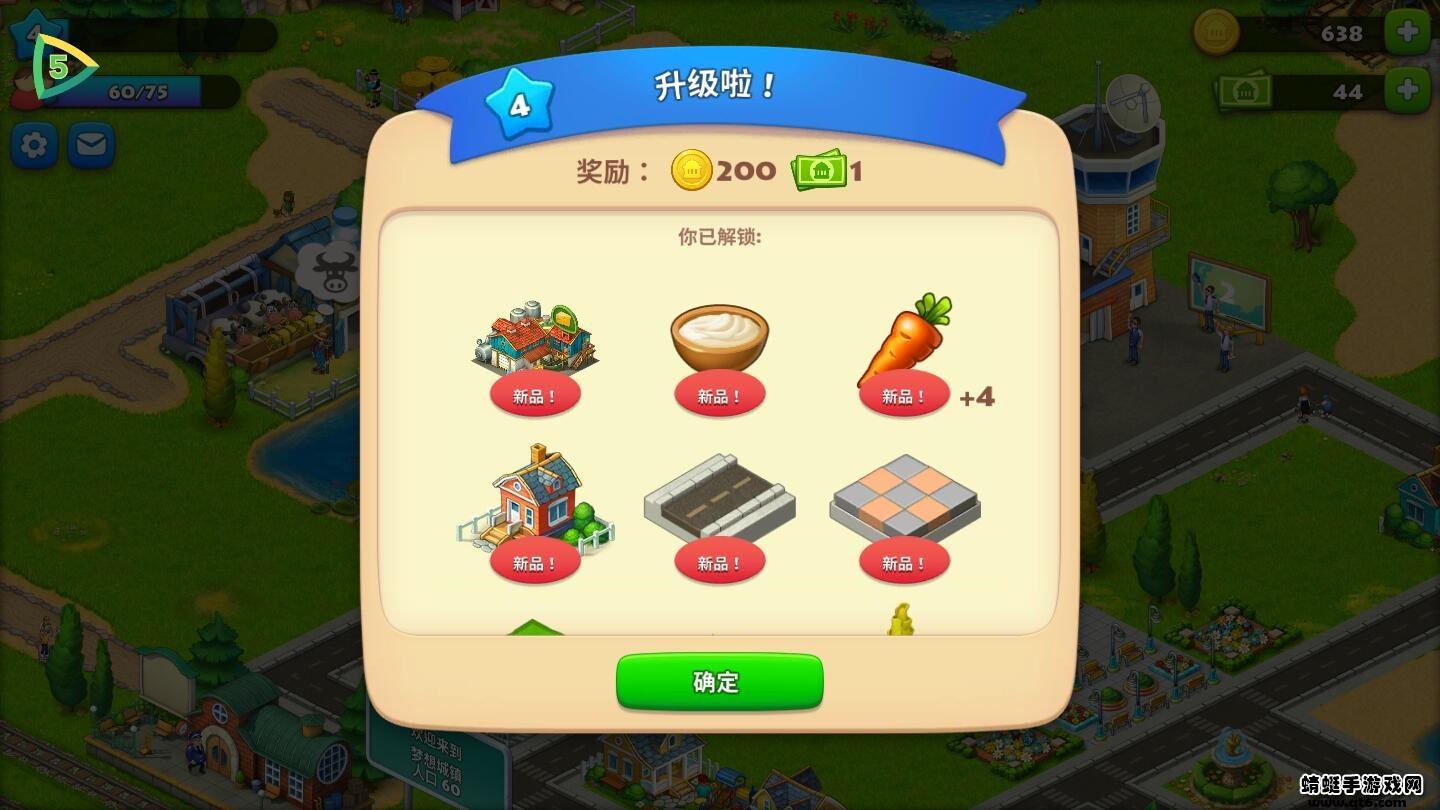Click the level 4 star badge on the banner
Image resolution: width=1440 pixels, height=810 pixels.
point(517,100)
